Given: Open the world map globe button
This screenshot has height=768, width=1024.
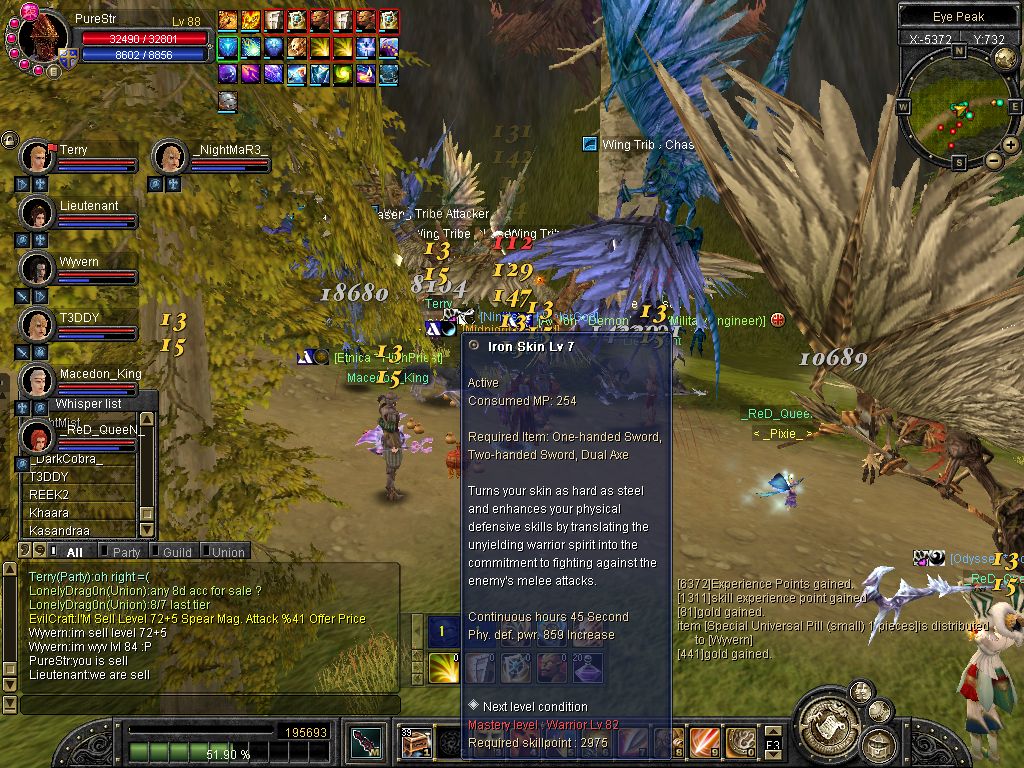Looking at the screenshot, I should pos(1005,57).
